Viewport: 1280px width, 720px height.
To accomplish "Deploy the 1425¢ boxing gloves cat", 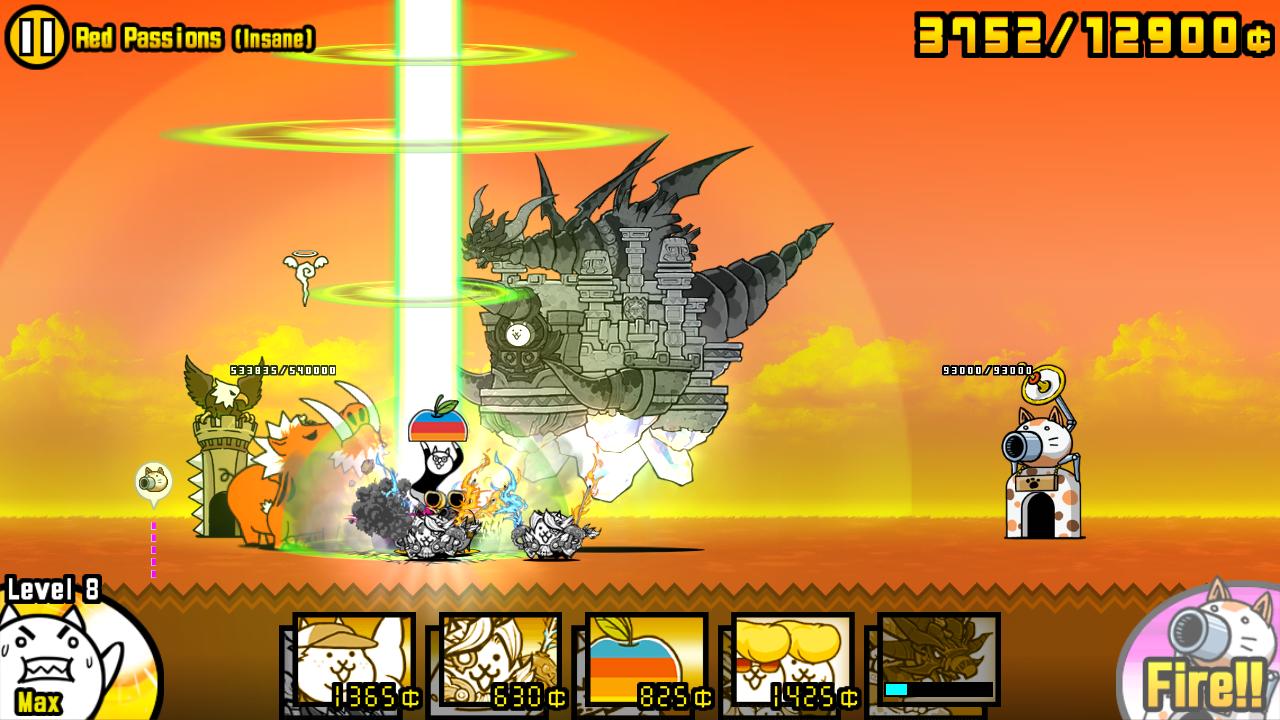I will pos(792,660).
